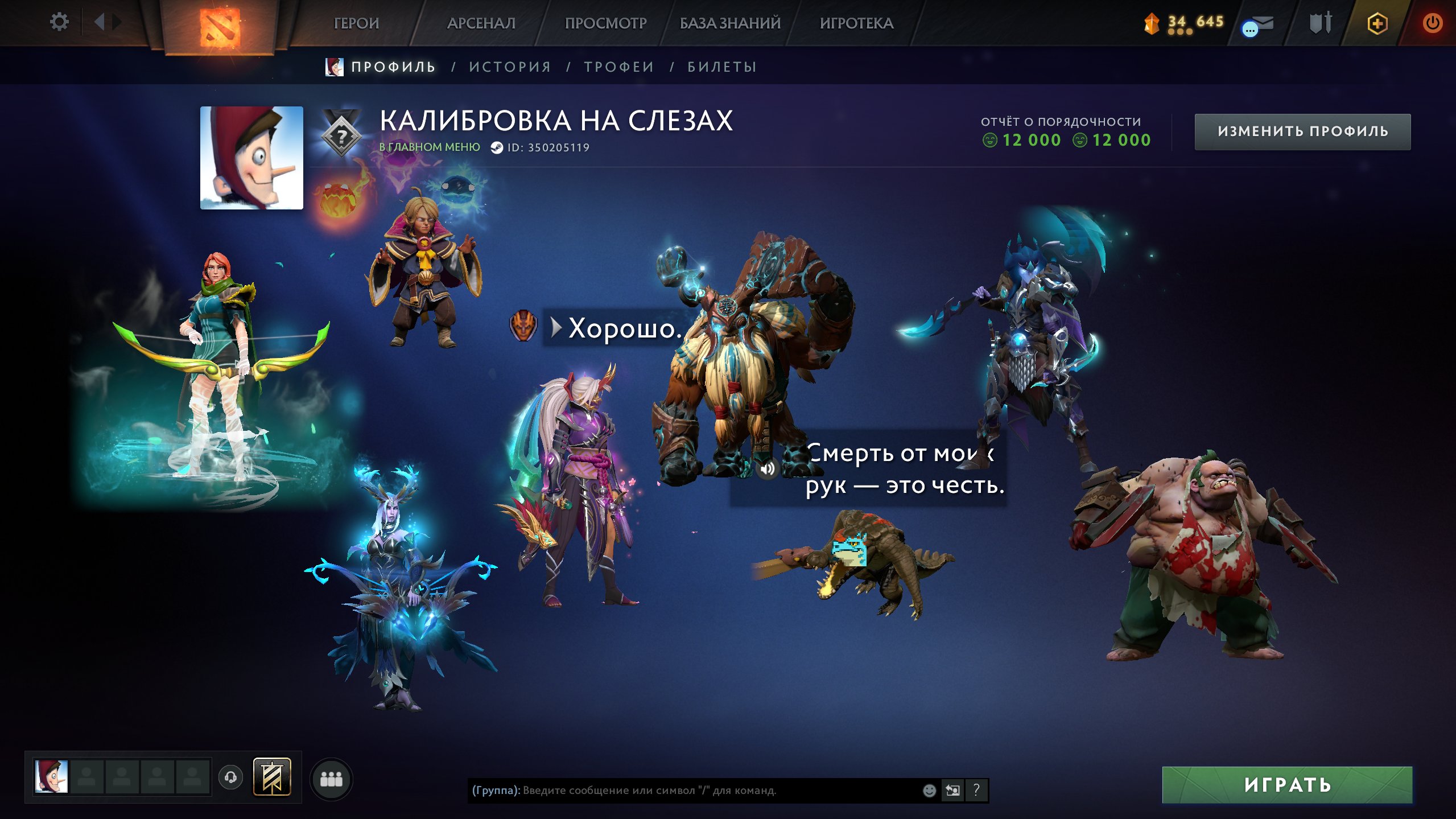
Task: Click the Steam icon next to ID 350205119
Action: point(498,148)
